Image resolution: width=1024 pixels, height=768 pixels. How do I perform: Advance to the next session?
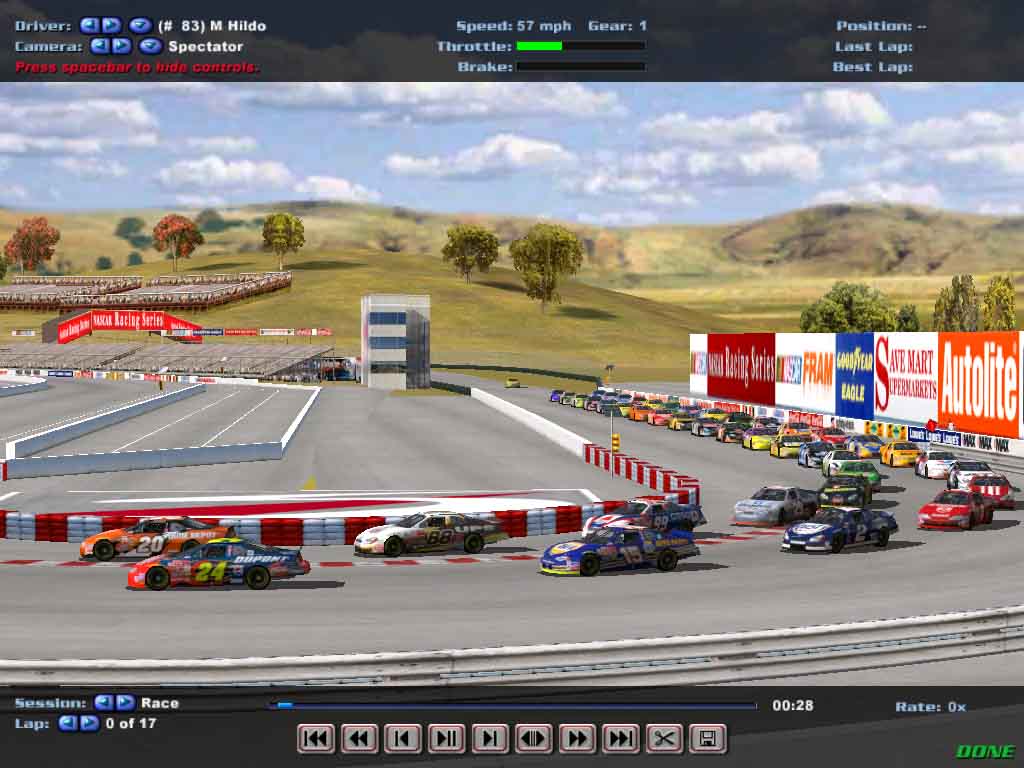point(125,703)
